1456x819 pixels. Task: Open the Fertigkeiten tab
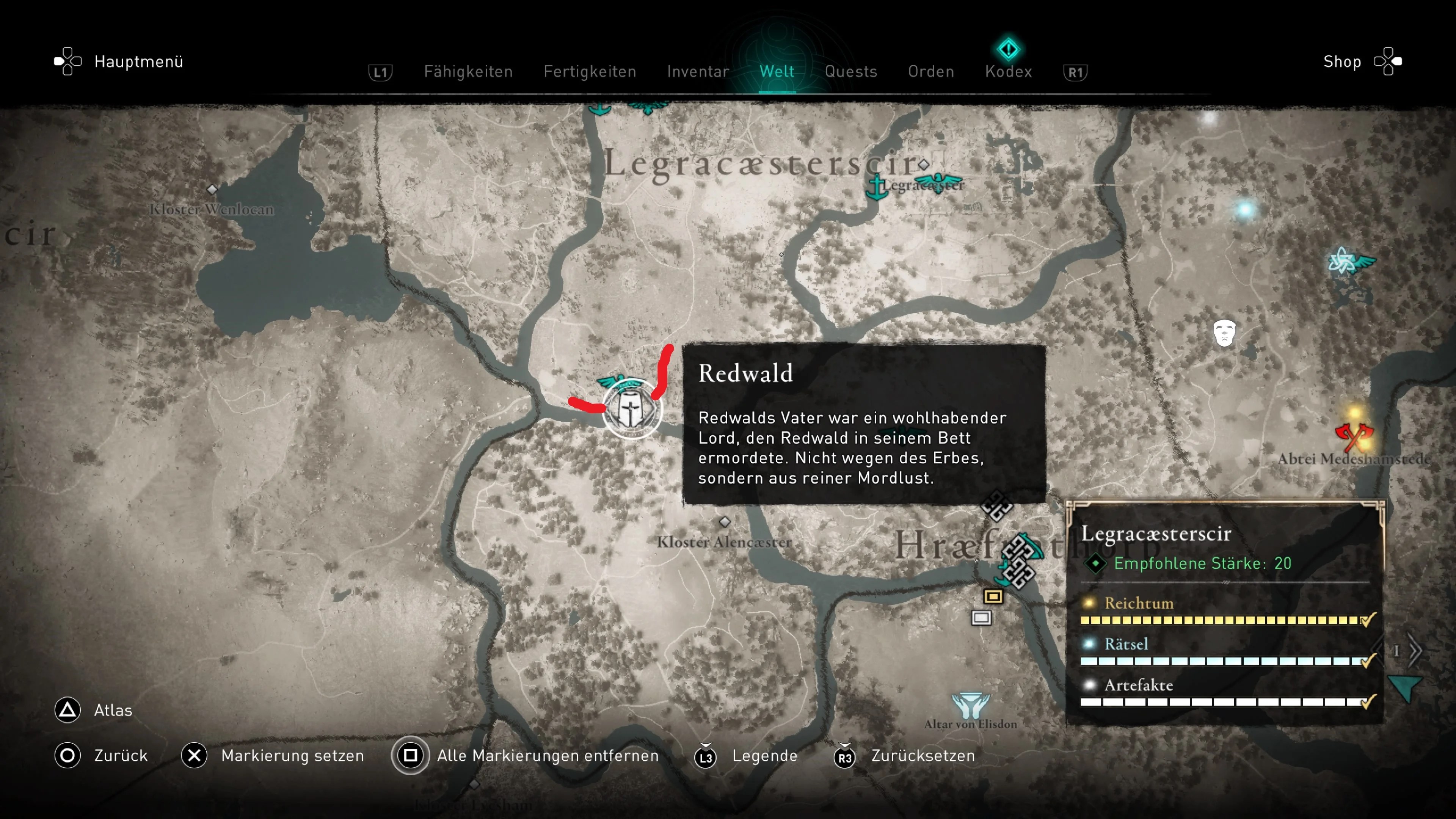click(x=590, y=72)
